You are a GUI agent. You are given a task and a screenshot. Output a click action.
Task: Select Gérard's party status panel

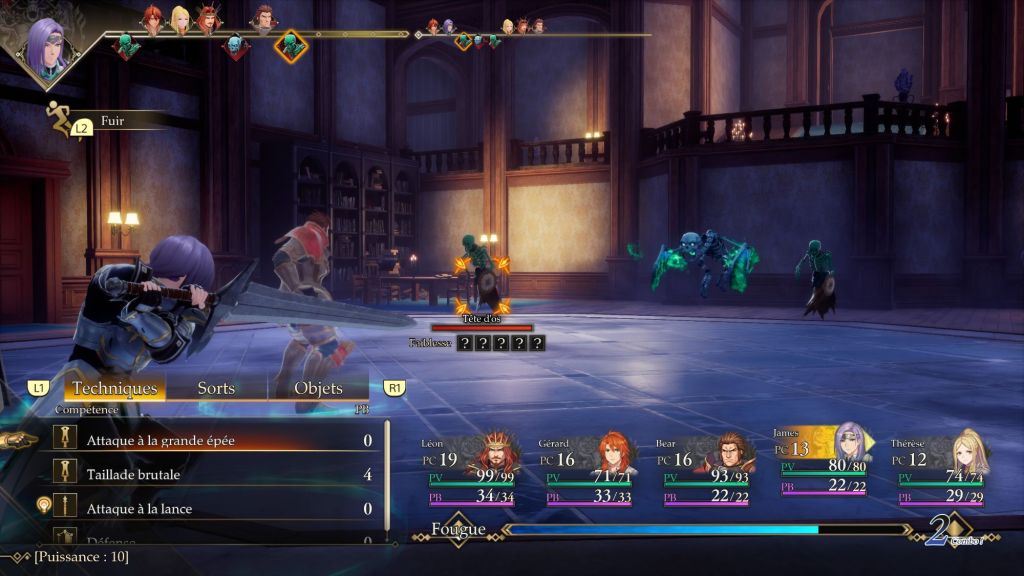(x=588, y=470)
